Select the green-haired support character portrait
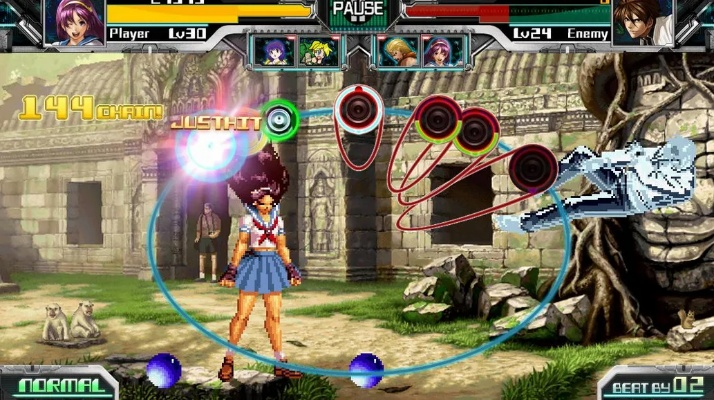The height and width of the screenshot is (400, 714). [x=319, y=51]
